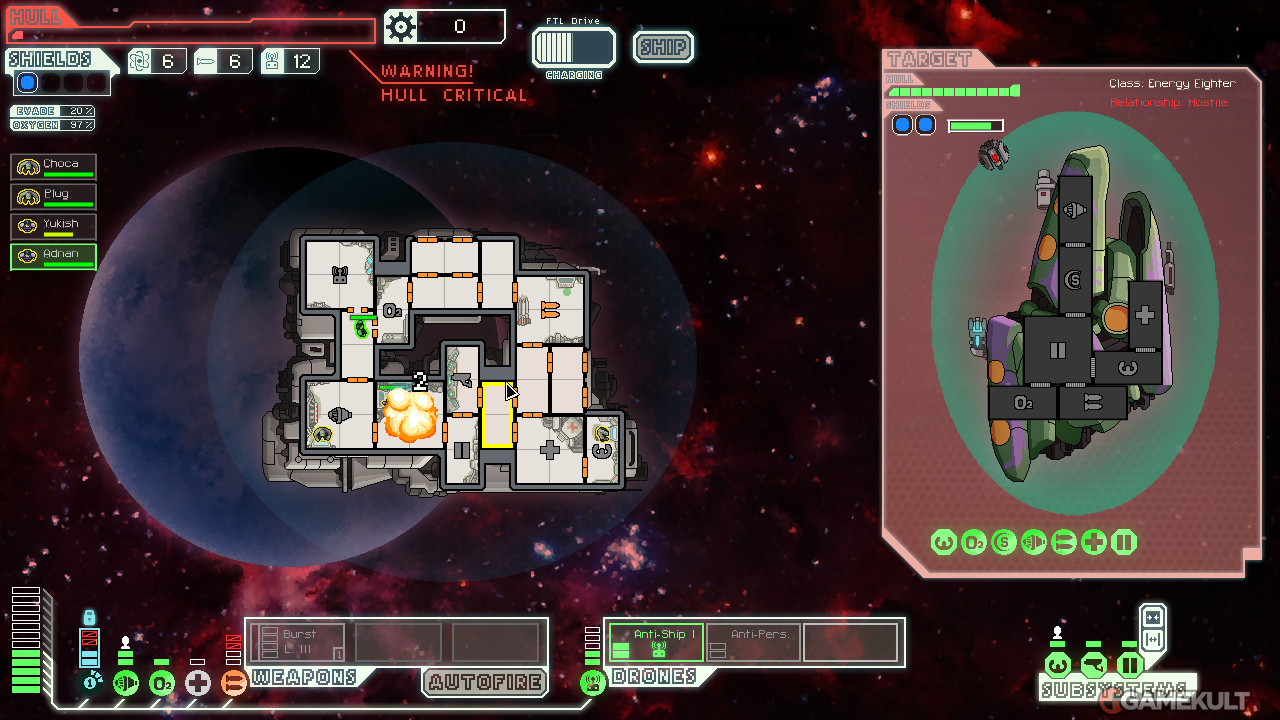Screen dimensions: 1280x720
Task: Click the open-all-doors button
Action: click(1152, 639)
